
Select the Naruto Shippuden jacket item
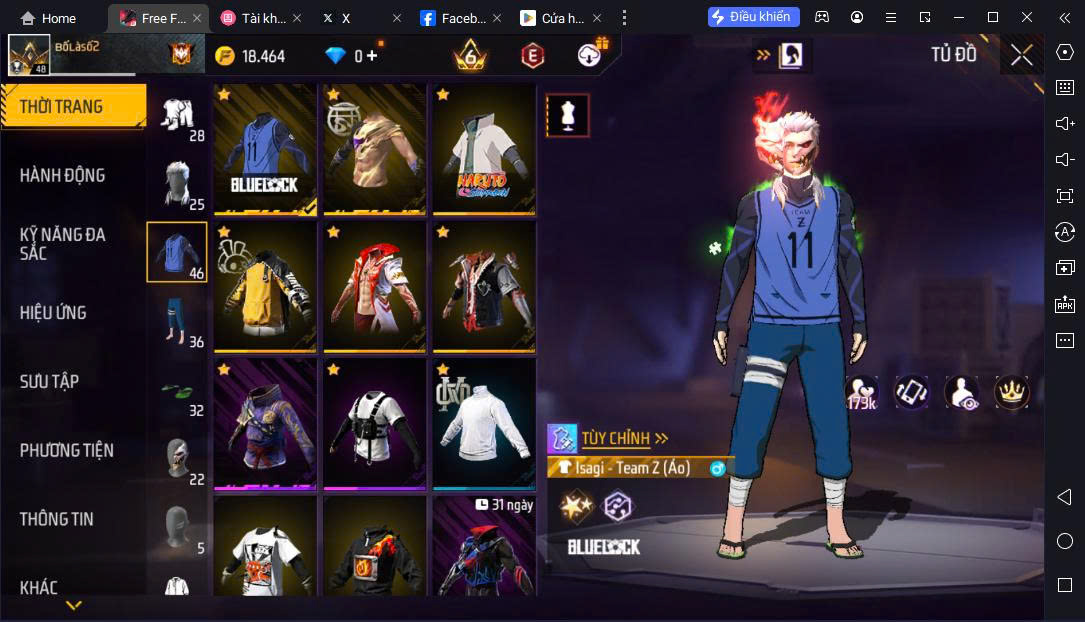point(484,148)
